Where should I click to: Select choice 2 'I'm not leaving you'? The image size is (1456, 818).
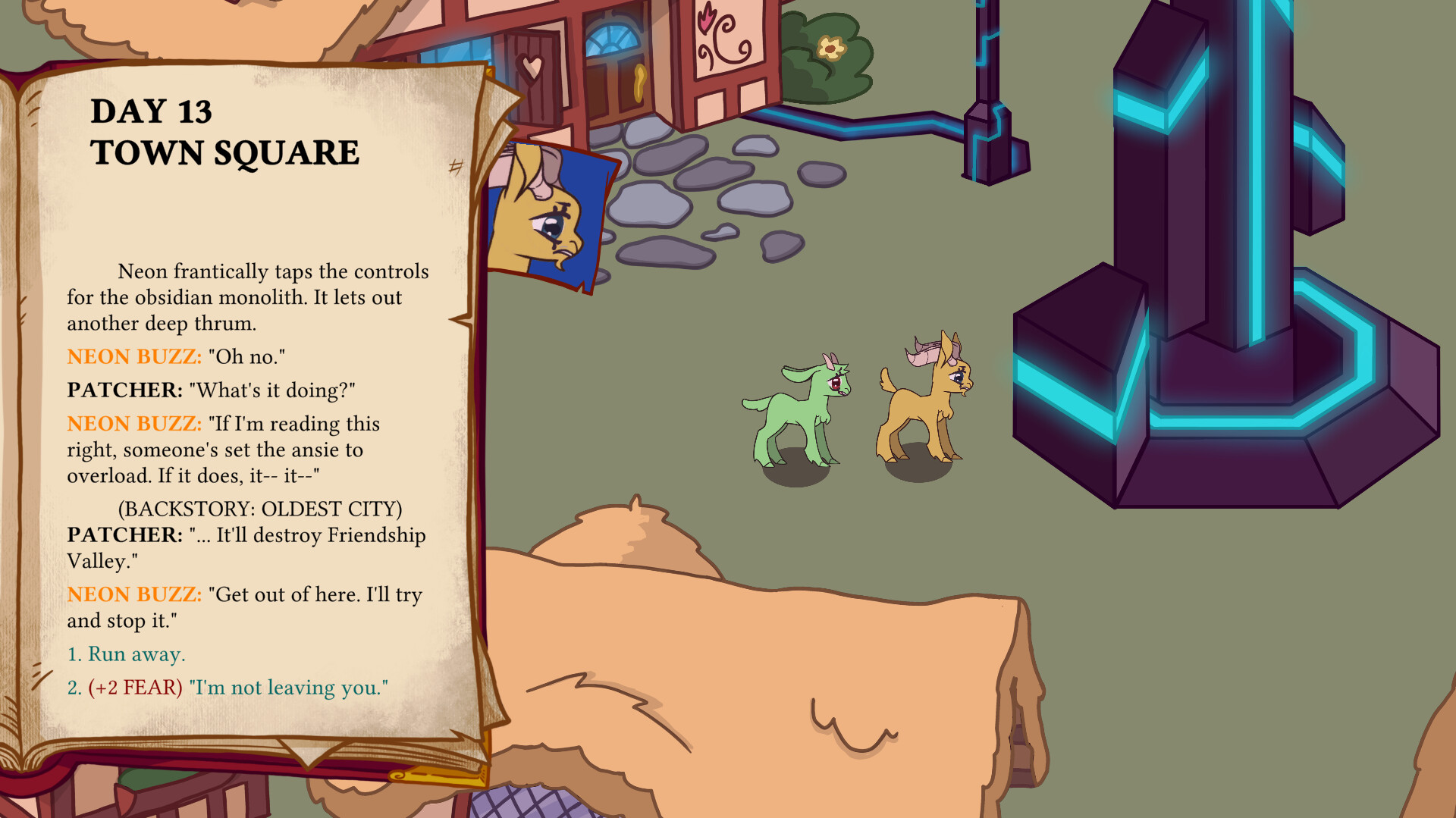tap(227, 688)
